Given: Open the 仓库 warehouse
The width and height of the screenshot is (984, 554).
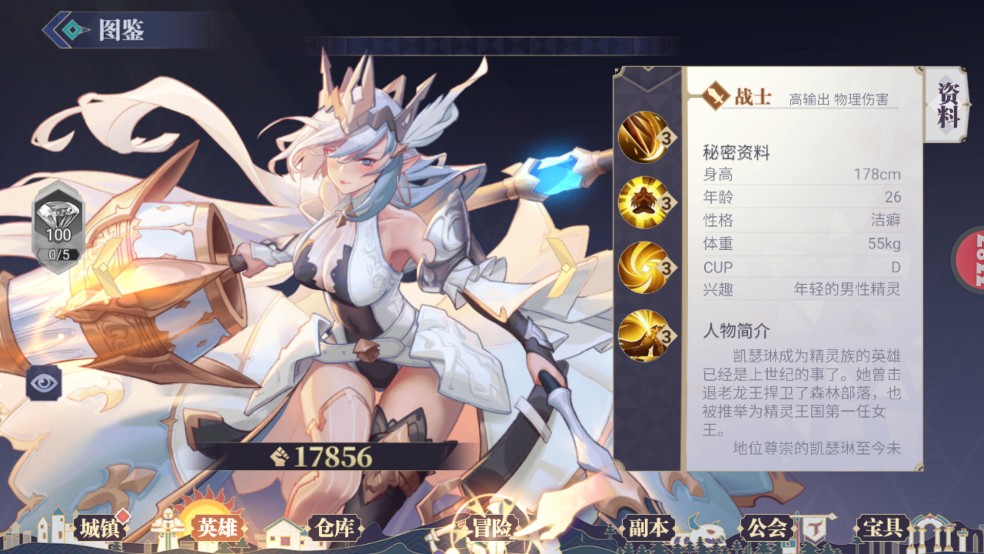Looking at the screenshot, I should (332, 528).
